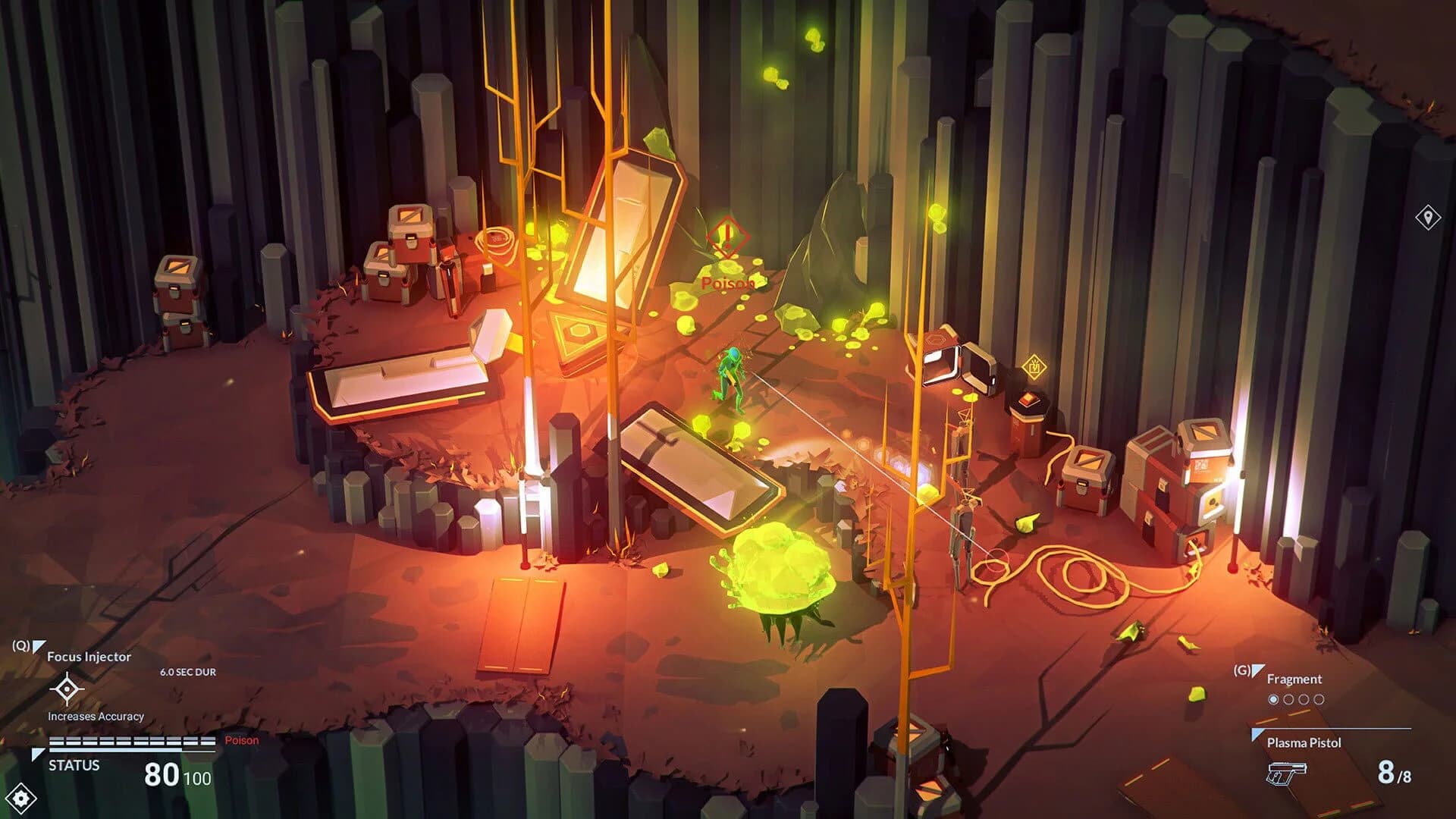Select the last Fragment charge dot

click(1320, 698)
